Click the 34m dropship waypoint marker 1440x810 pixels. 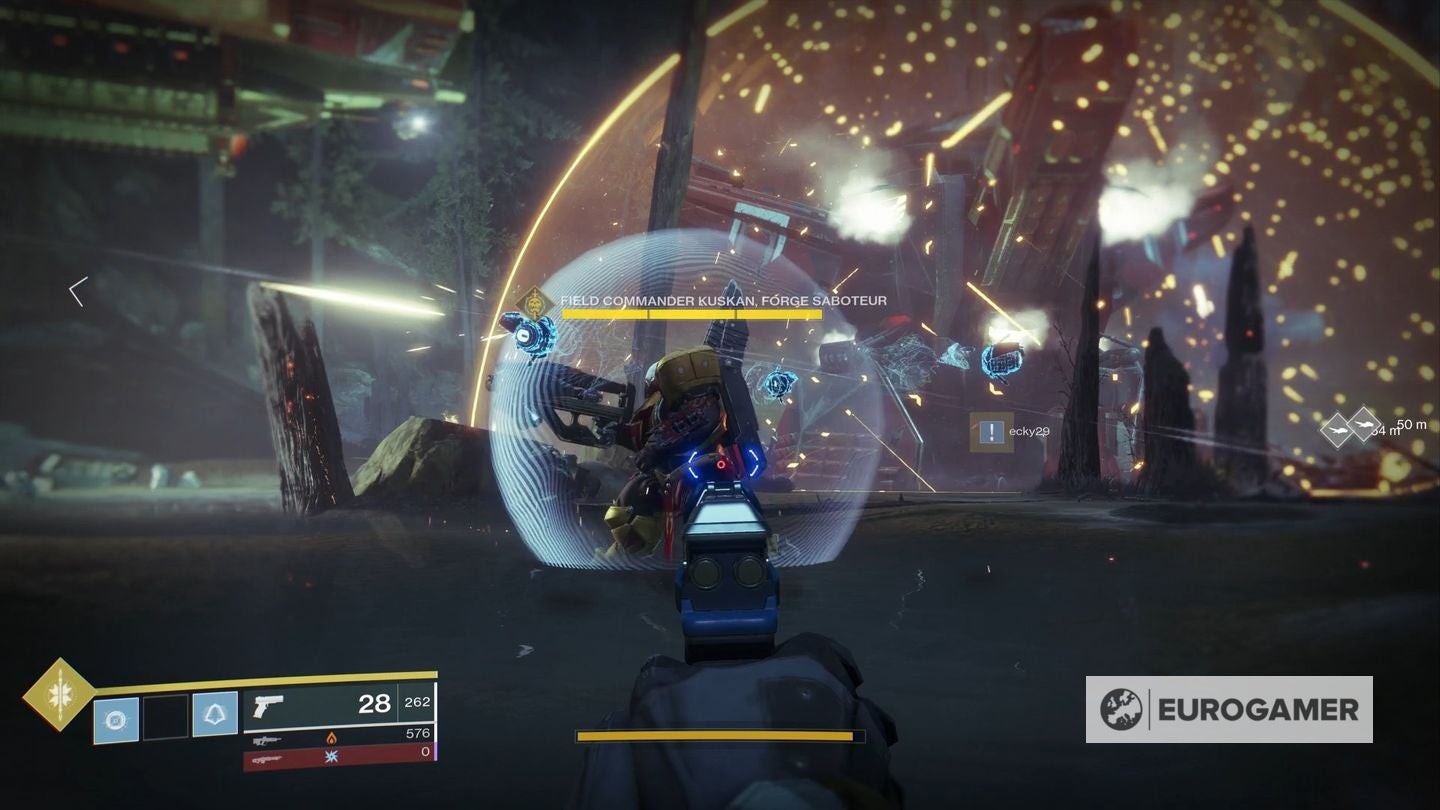[x=1337, y=428]
